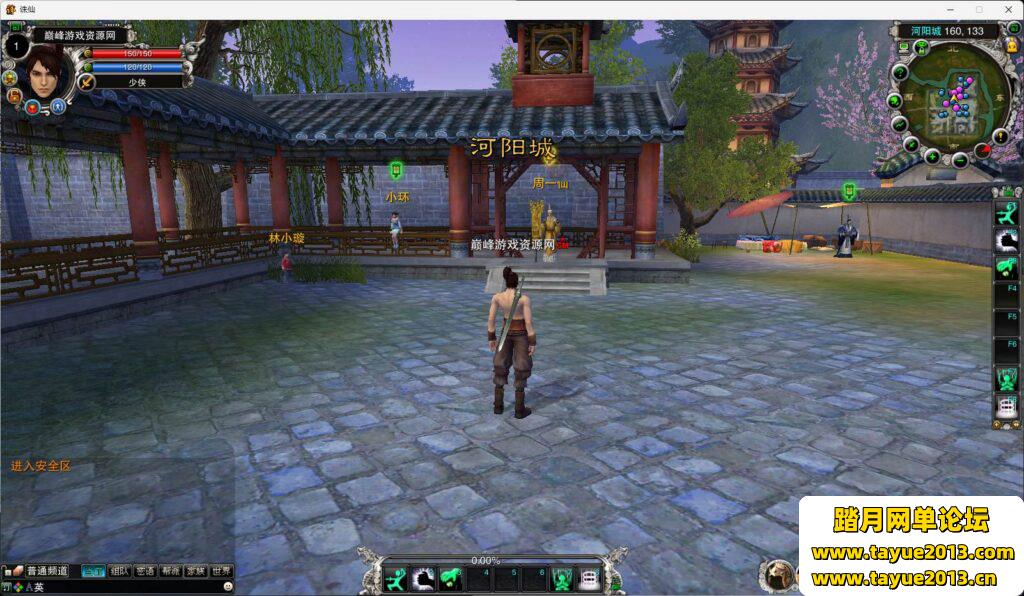Screen dimensions: 1024x596
Task: Click the blue figure icon below the portrait
Action: point(58,105)
